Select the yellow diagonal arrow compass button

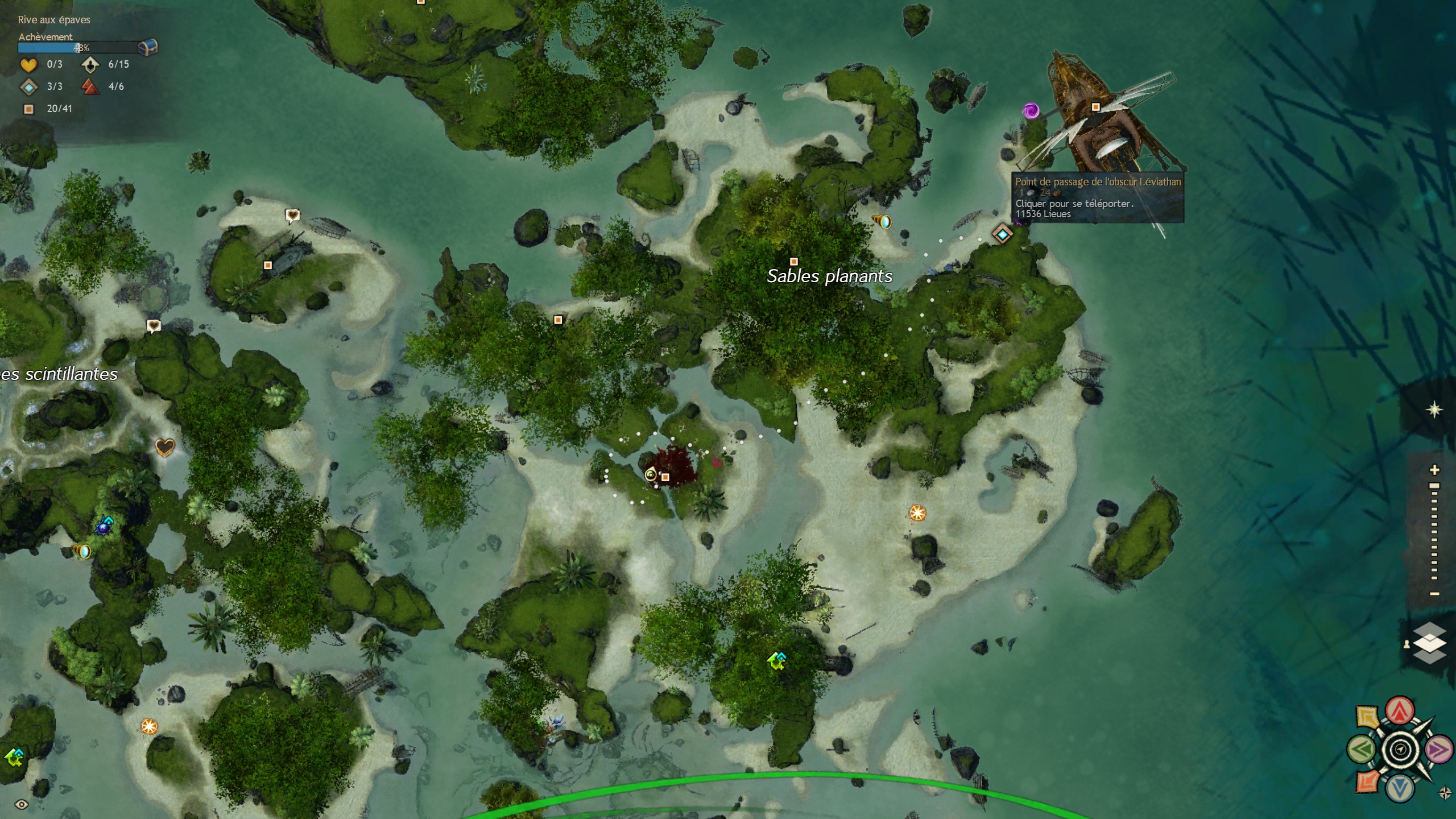[1367, 717]
